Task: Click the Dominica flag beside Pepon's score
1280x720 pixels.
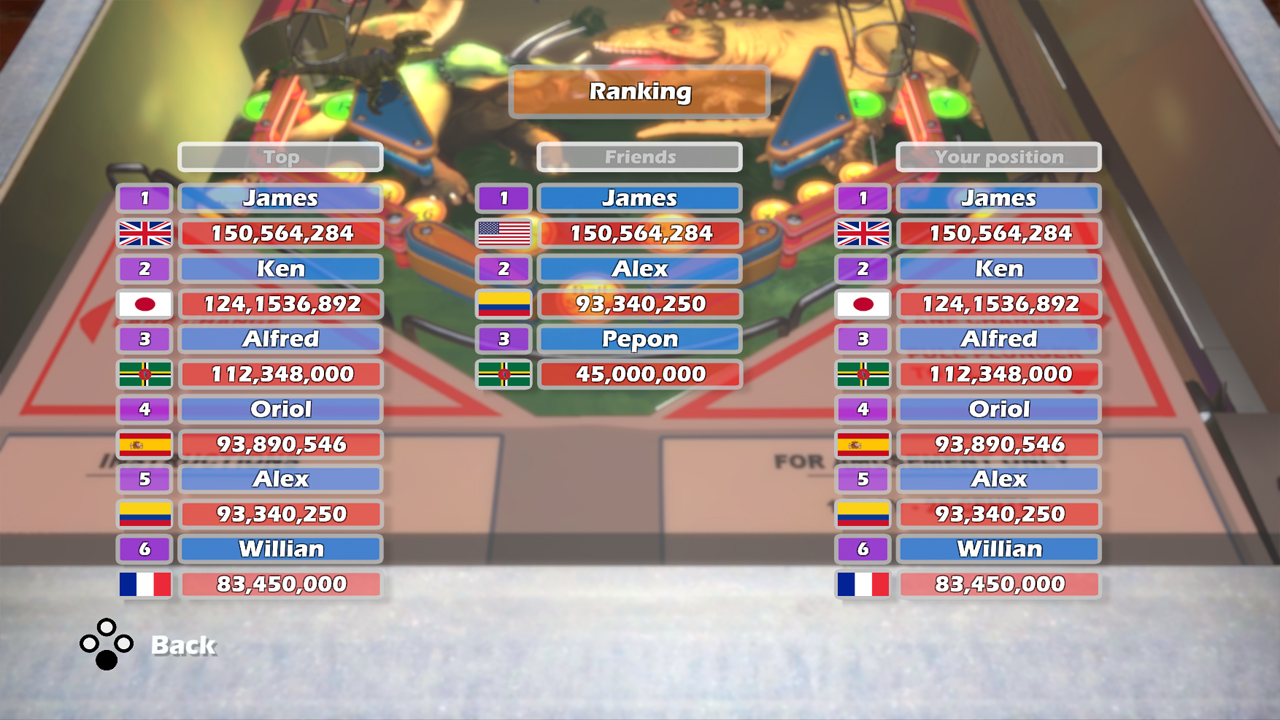Action: click(504, 373)
